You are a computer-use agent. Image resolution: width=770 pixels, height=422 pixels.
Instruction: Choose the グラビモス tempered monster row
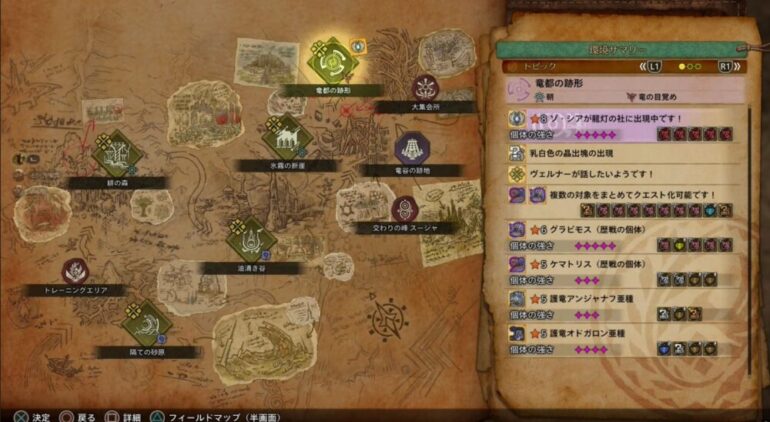coord(626,237)
